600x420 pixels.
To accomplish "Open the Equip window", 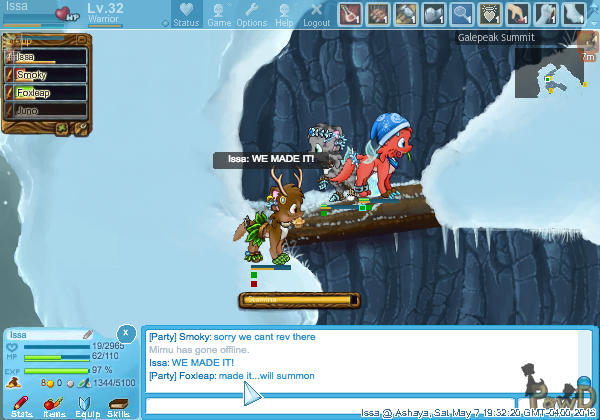I will click(86, 405).
